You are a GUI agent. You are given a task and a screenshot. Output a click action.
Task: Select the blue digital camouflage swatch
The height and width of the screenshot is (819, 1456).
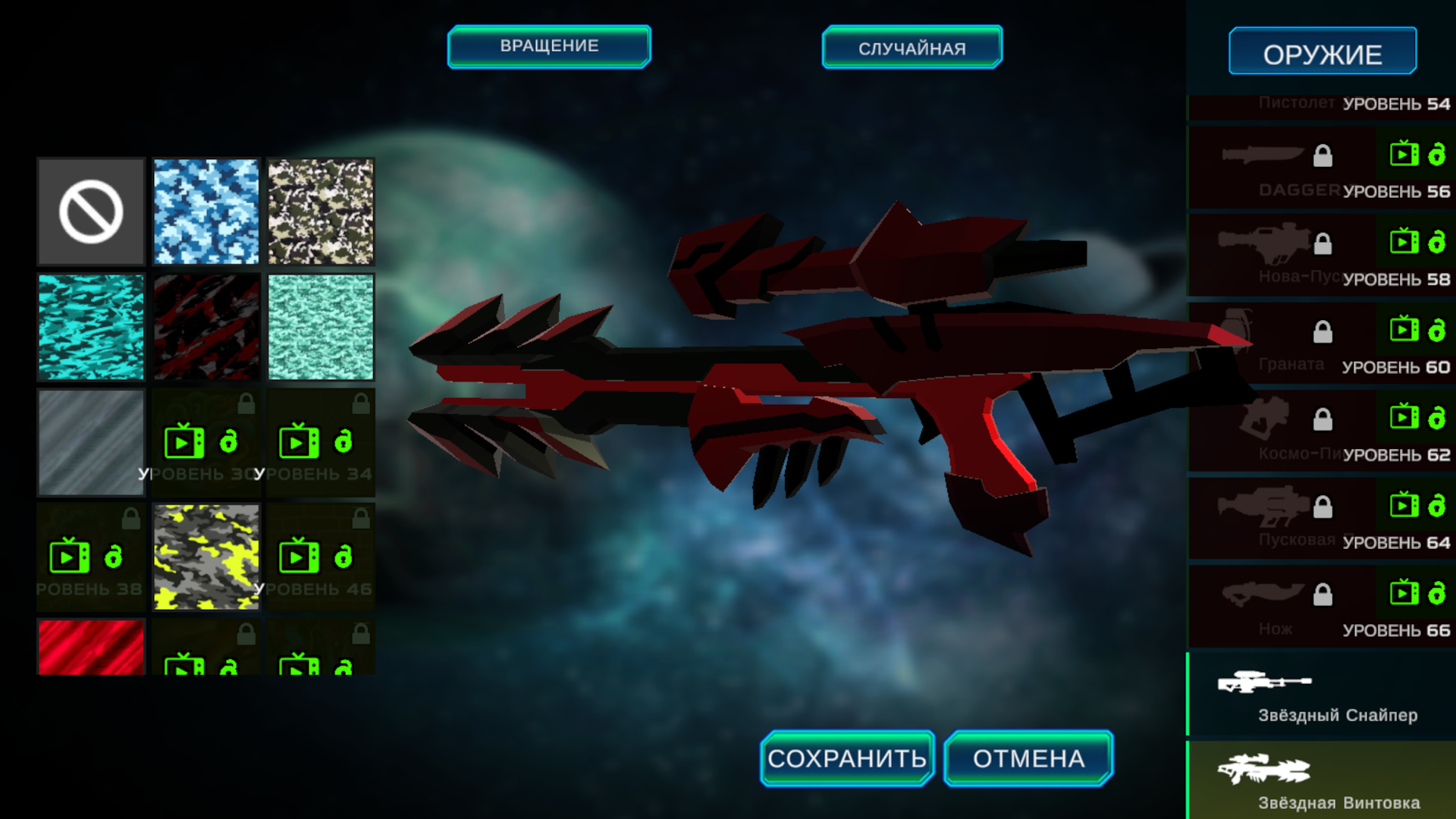tap(206, 212)
